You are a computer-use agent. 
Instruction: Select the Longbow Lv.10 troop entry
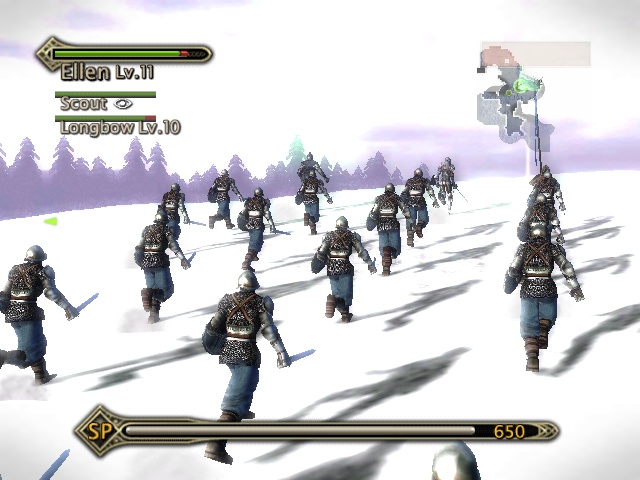point(120,128)
